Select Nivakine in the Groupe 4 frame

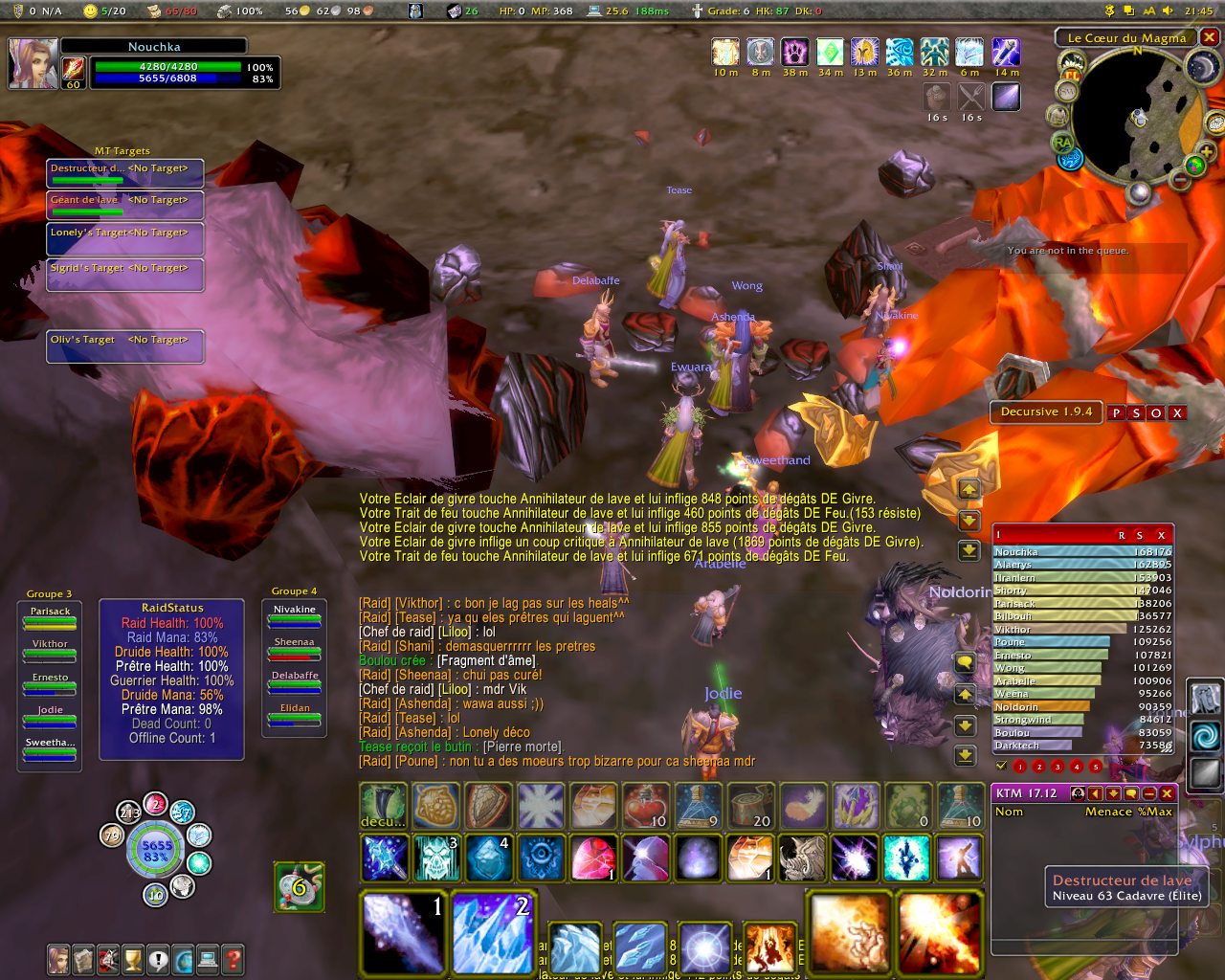tap(295, 615)
